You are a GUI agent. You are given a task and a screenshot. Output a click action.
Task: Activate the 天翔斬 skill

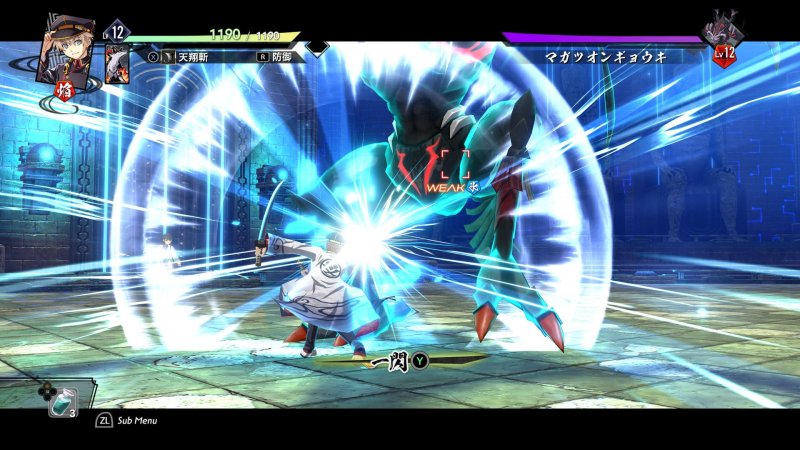tap(196, 58)
